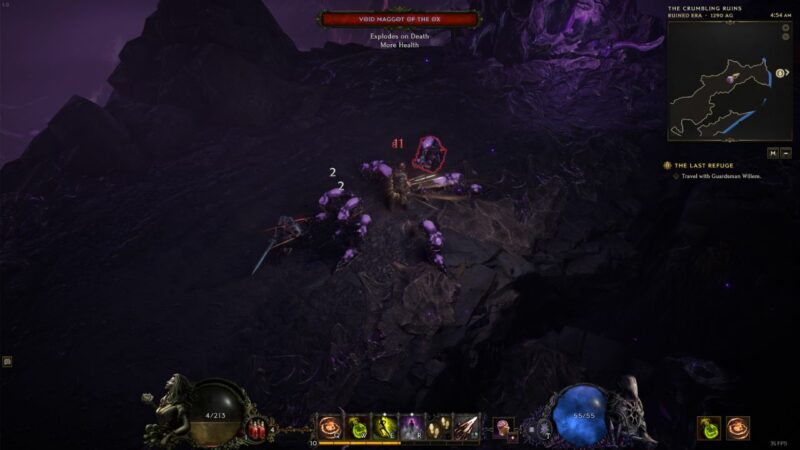The image size is (800, 450).
Task: Activate the arrow volley skill on hotbar
Action: 466,427
